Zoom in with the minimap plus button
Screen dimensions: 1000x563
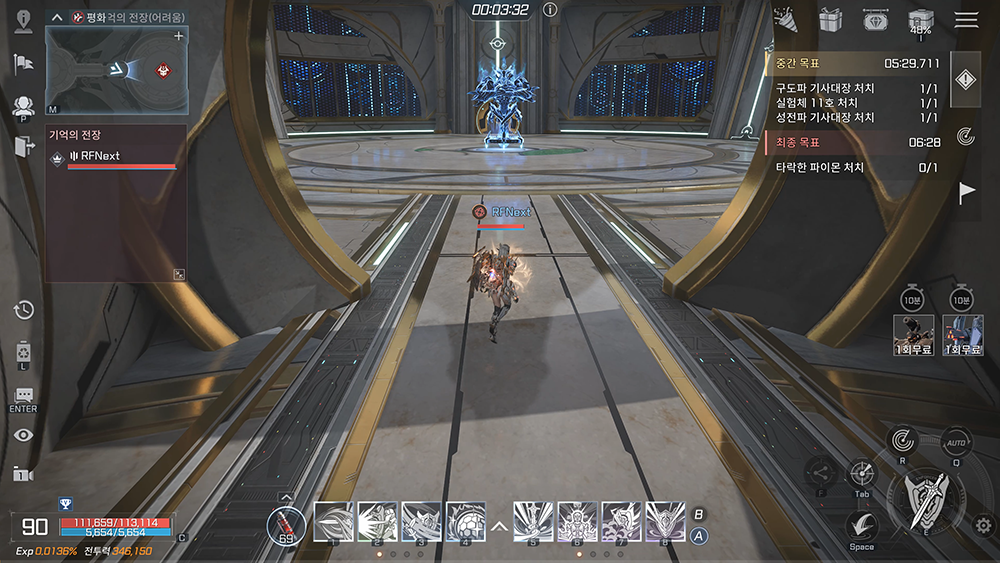[x=179, y=36]
